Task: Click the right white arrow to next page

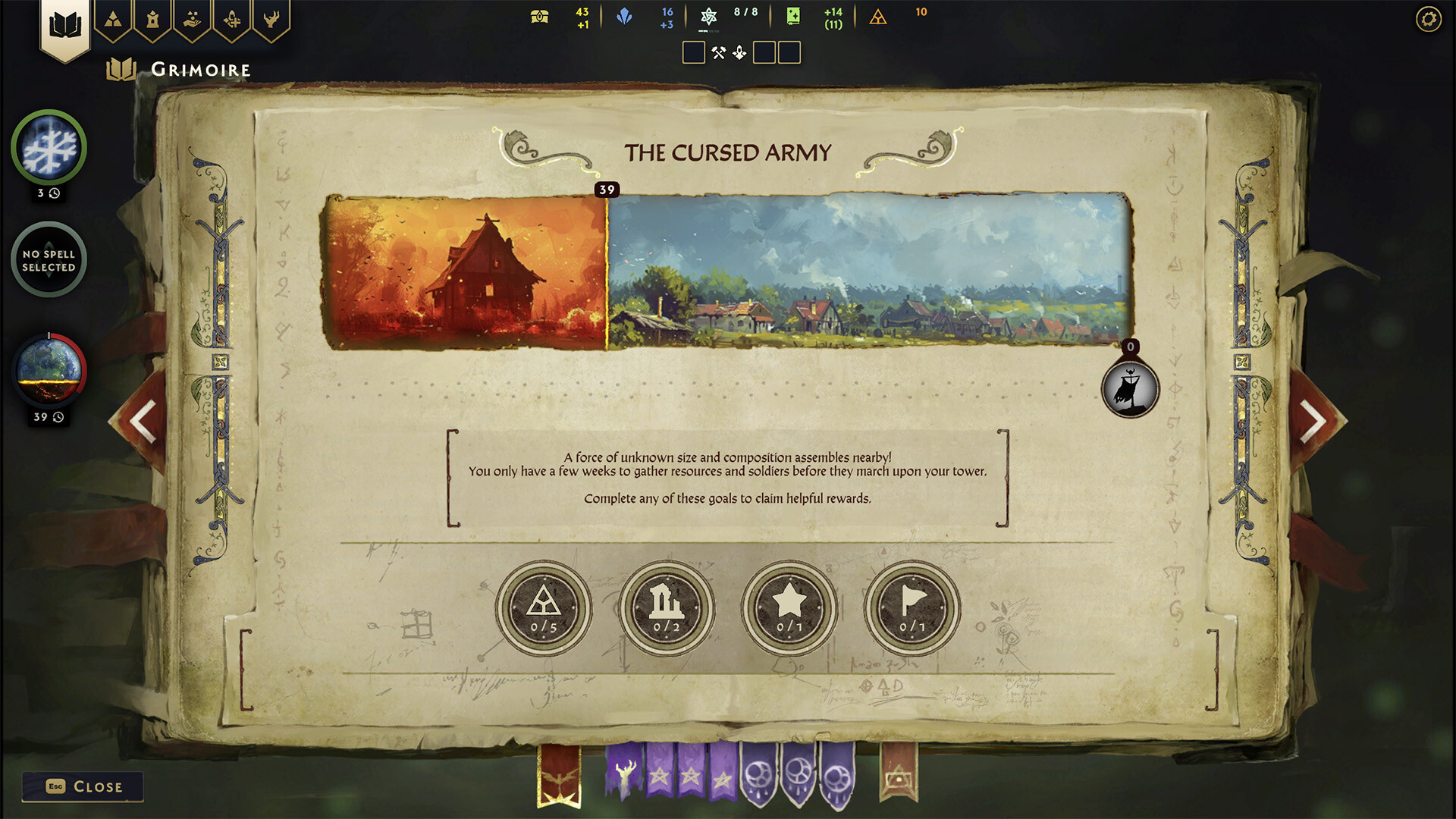Action: [x=1314, y=419]
